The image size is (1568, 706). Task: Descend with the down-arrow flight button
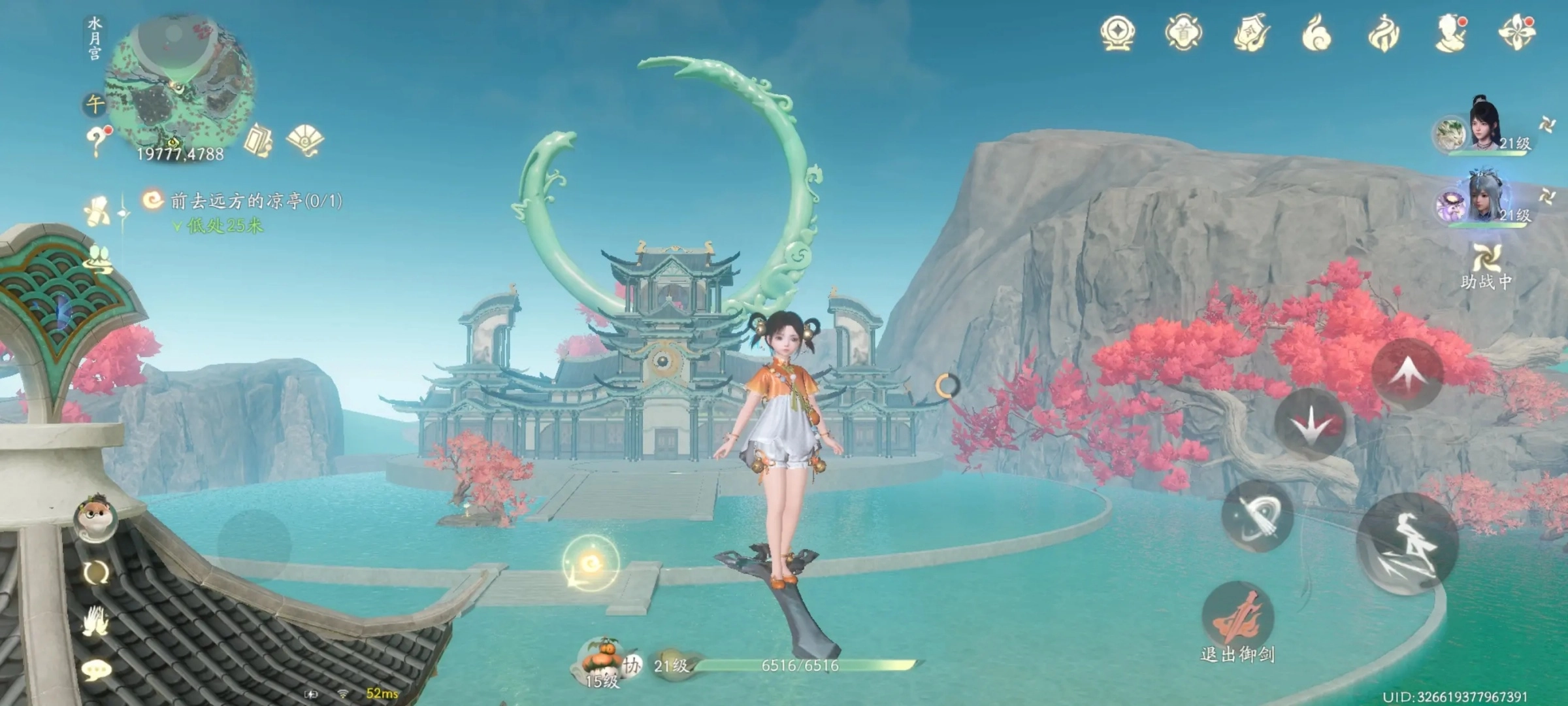1311,425
